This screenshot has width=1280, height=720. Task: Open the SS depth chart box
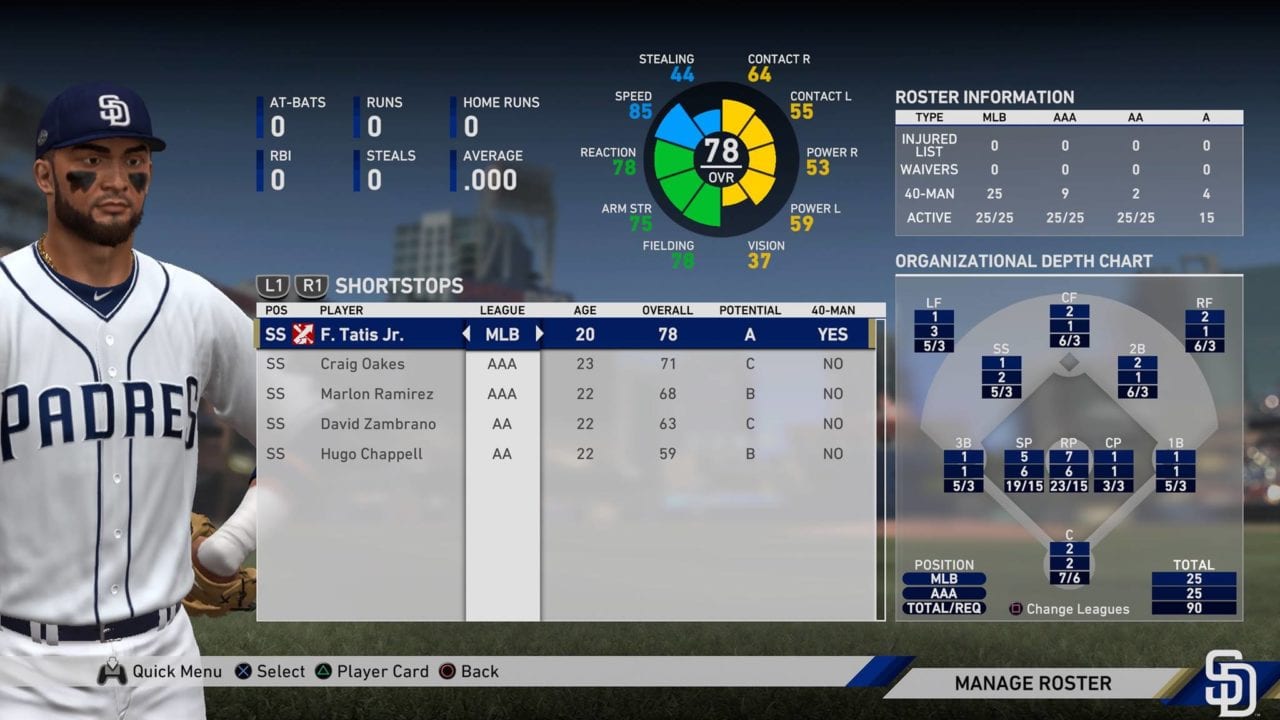pyautogui.click(x=1001, y=377)
